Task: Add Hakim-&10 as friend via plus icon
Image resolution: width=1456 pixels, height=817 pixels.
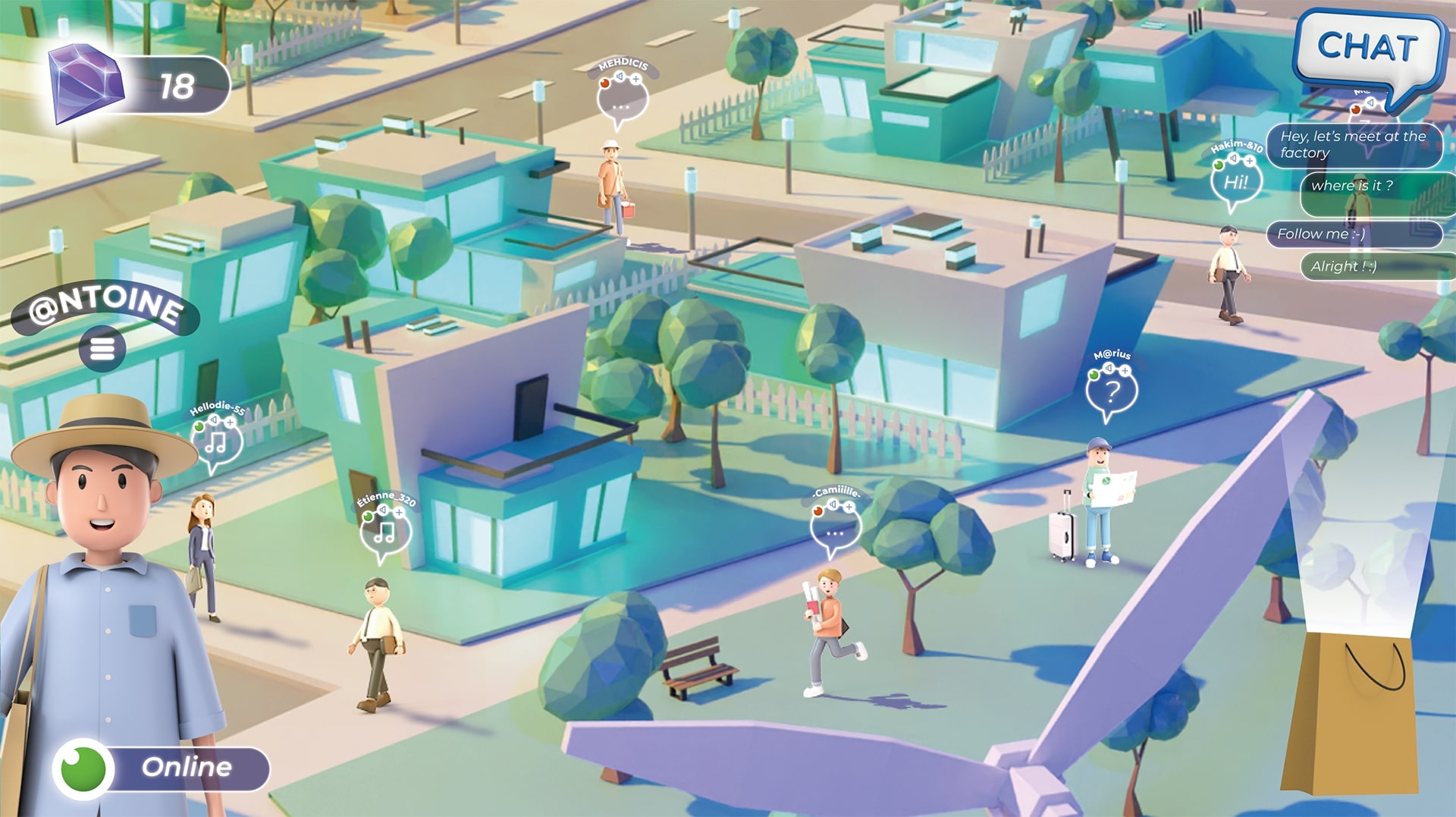Action: click(1250, 161)
